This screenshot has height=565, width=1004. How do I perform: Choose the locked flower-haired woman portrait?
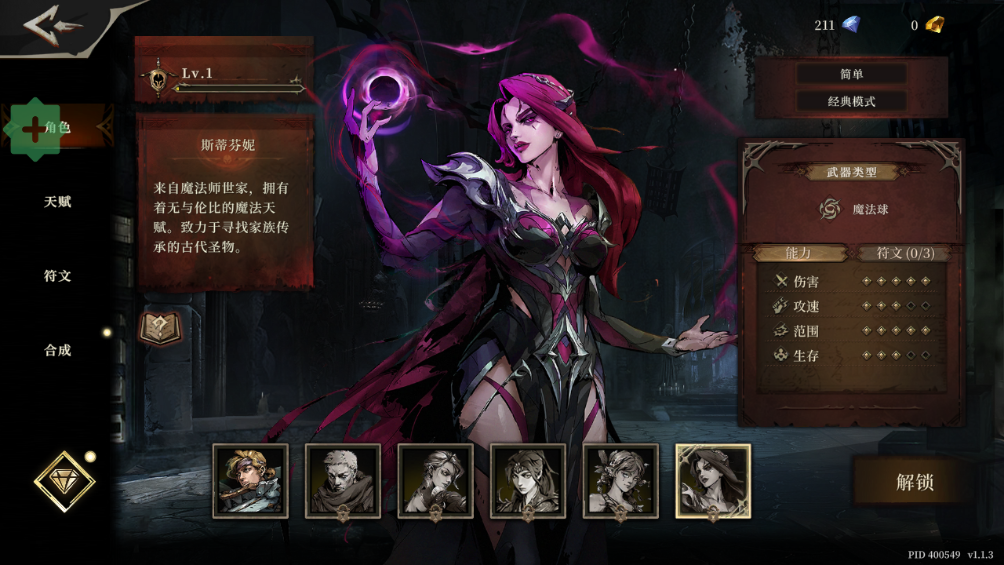click(x=620, y=481)
